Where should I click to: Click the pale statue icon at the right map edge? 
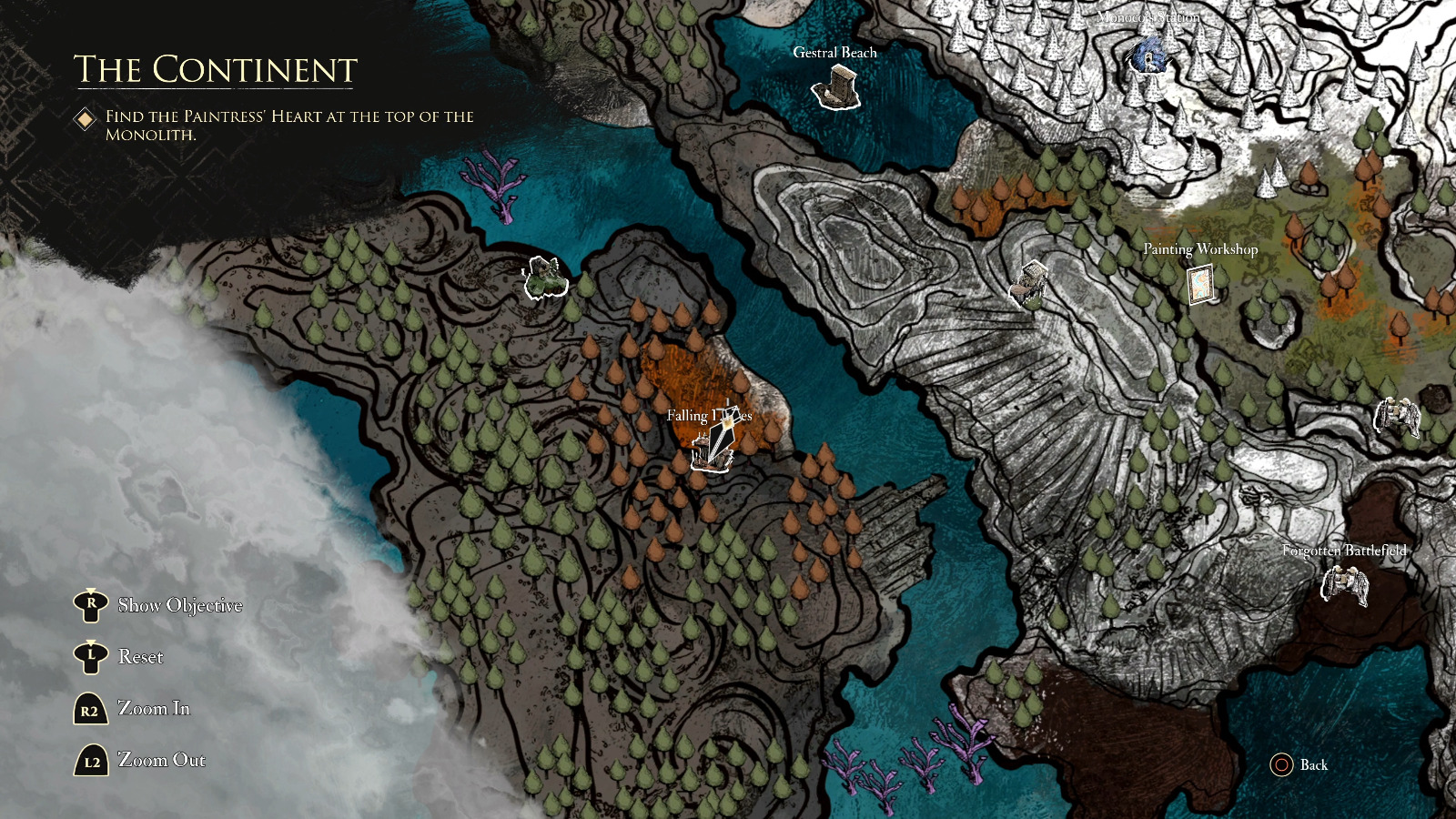click(1399, 417)
